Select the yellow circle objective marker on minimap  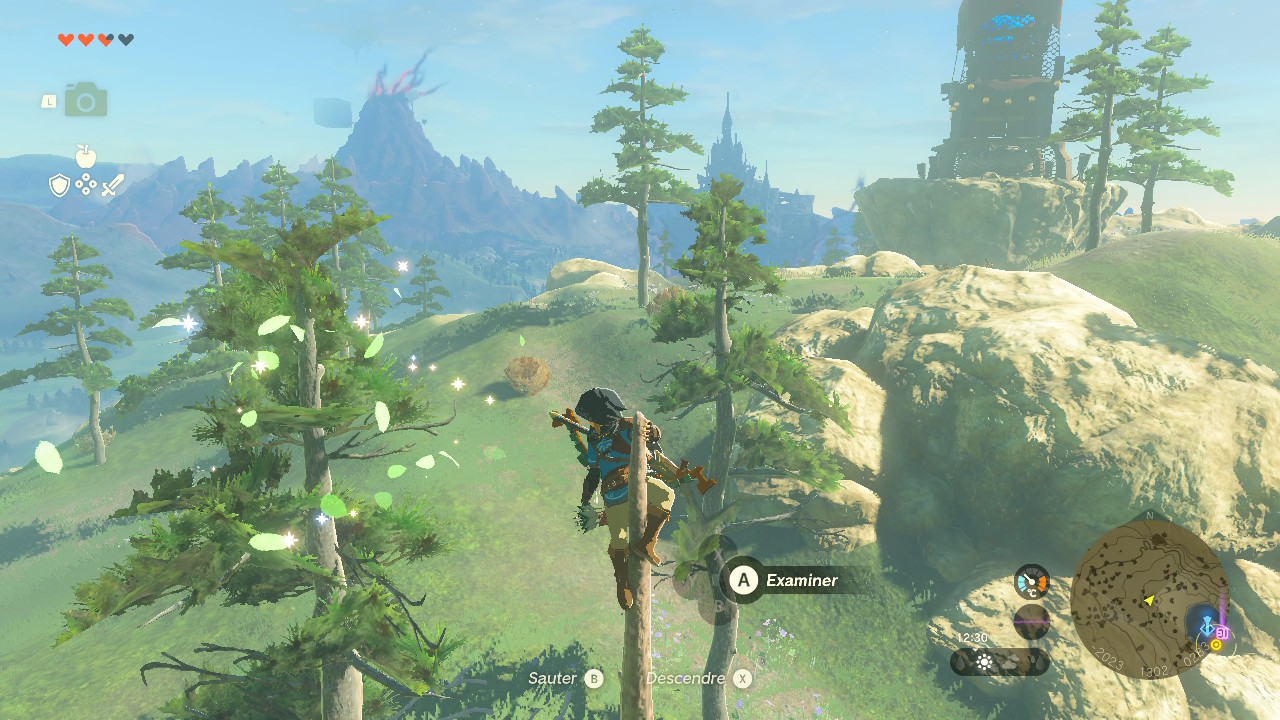point(1216,646)
